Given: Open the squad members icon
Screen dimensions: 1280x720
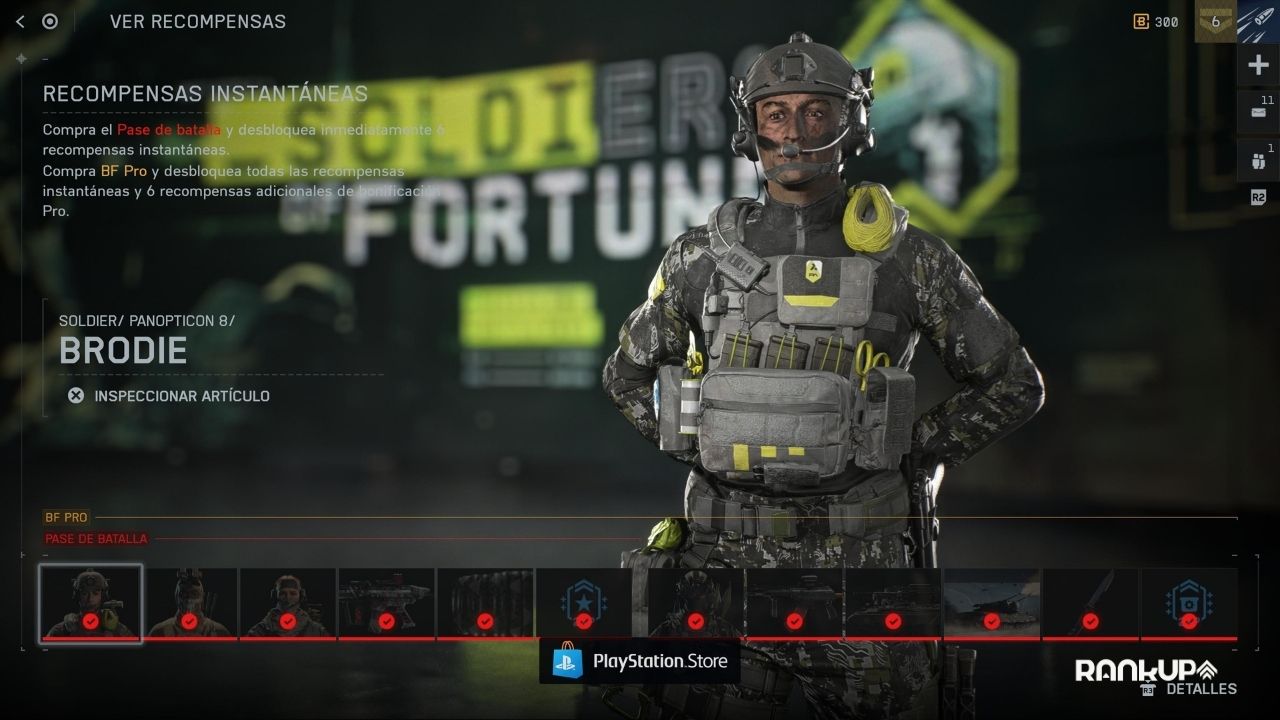Looking at the screenshot, I should (x=1258, y=160).
